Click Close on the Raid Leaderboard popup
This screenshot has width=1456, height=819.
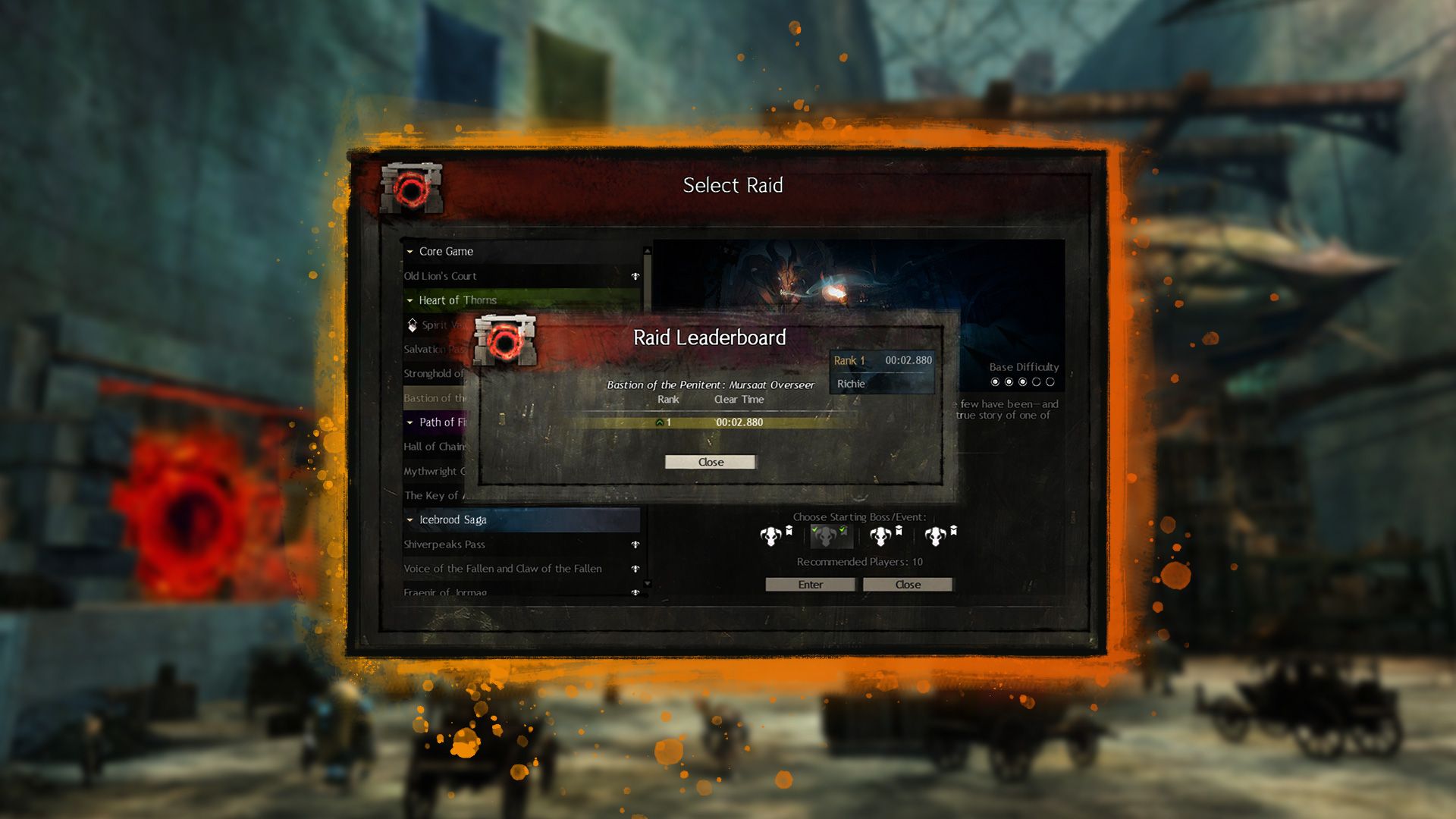(x=710, y=462)
